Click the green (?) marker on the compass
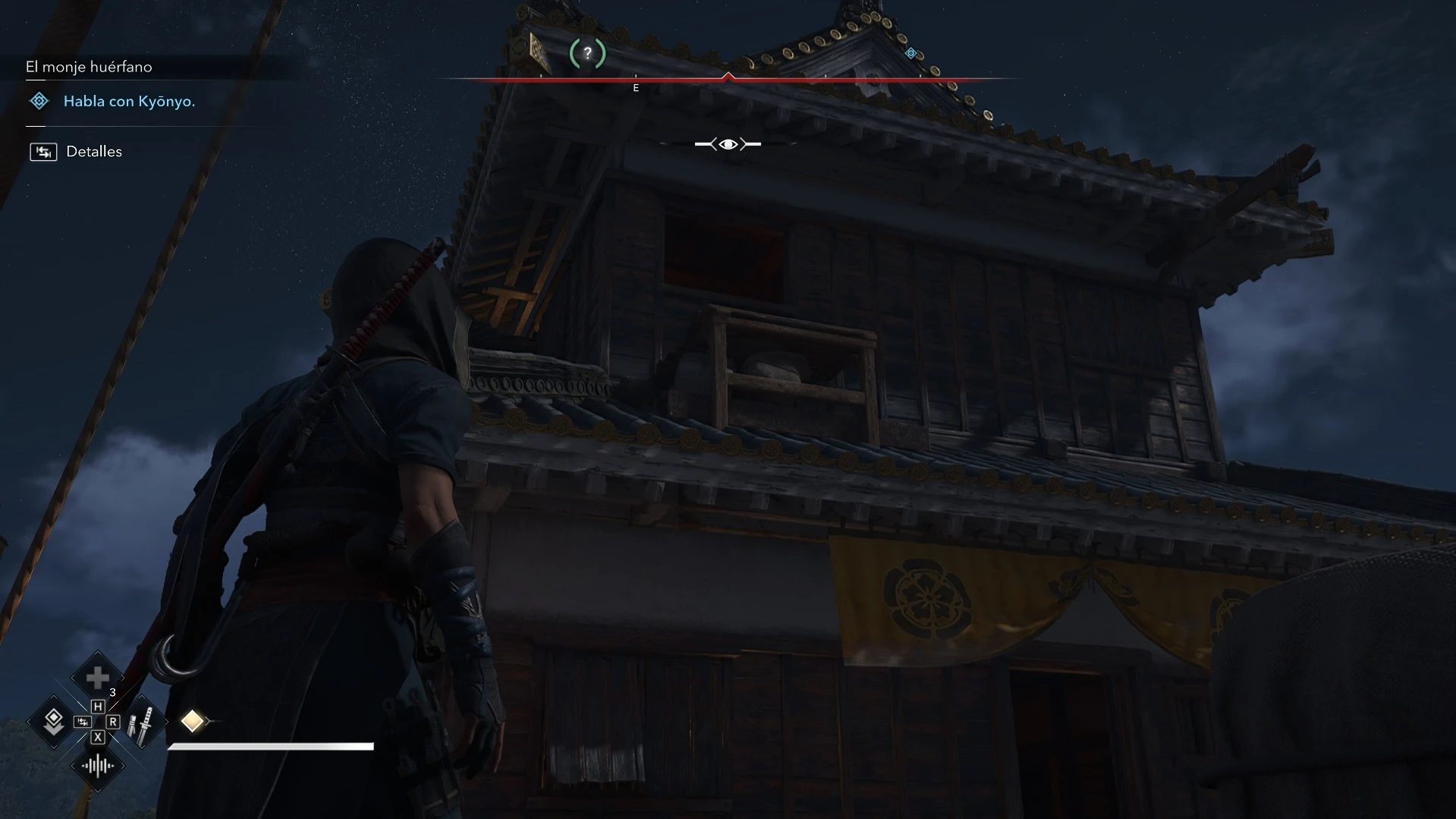 point(586,53)
